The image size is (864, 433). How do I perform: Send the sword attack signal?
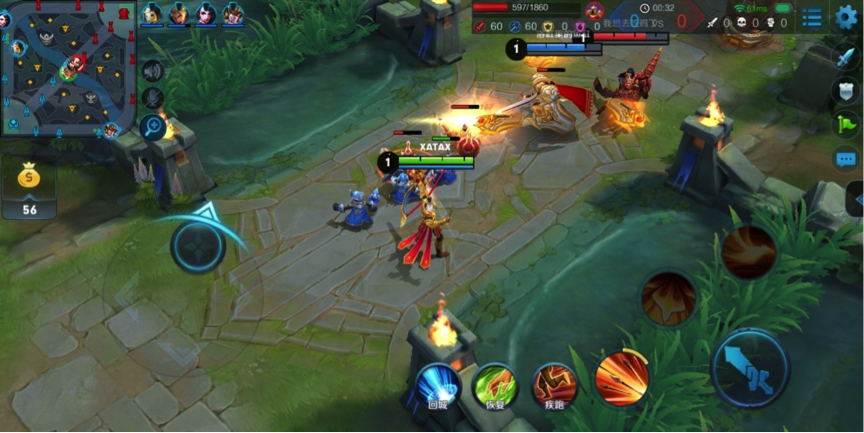tap(846, 56)
